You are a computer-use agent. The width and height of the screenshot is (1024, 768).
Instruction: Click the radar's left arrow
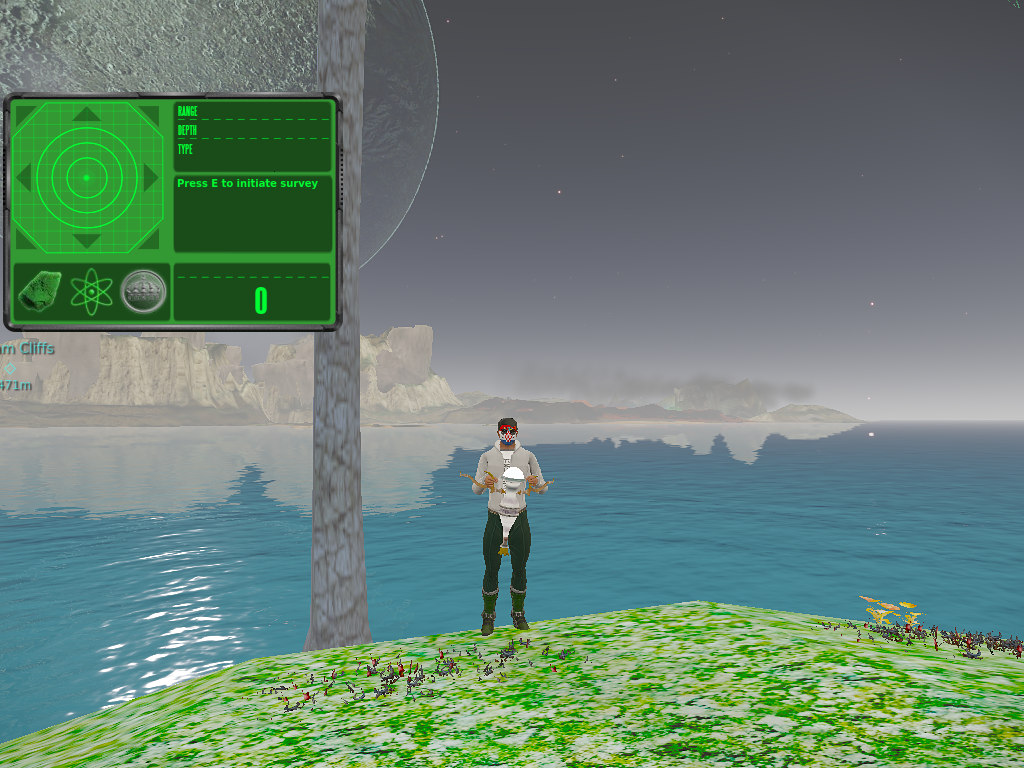pyautogui.click(x=23, y=178)
